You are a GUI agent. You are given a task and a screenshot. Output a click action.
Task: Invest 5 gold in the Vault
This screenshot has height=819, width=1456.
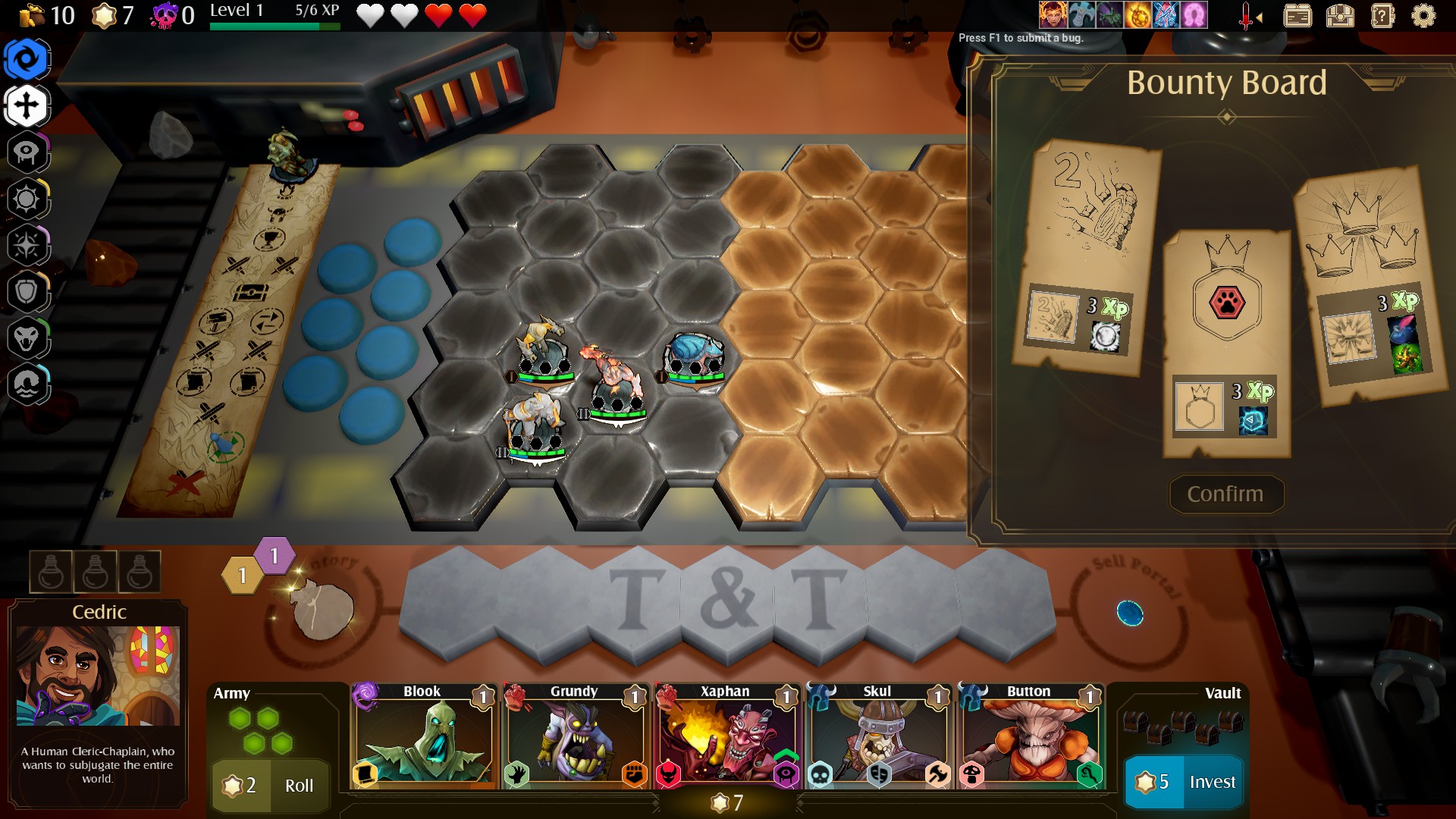1184,782
